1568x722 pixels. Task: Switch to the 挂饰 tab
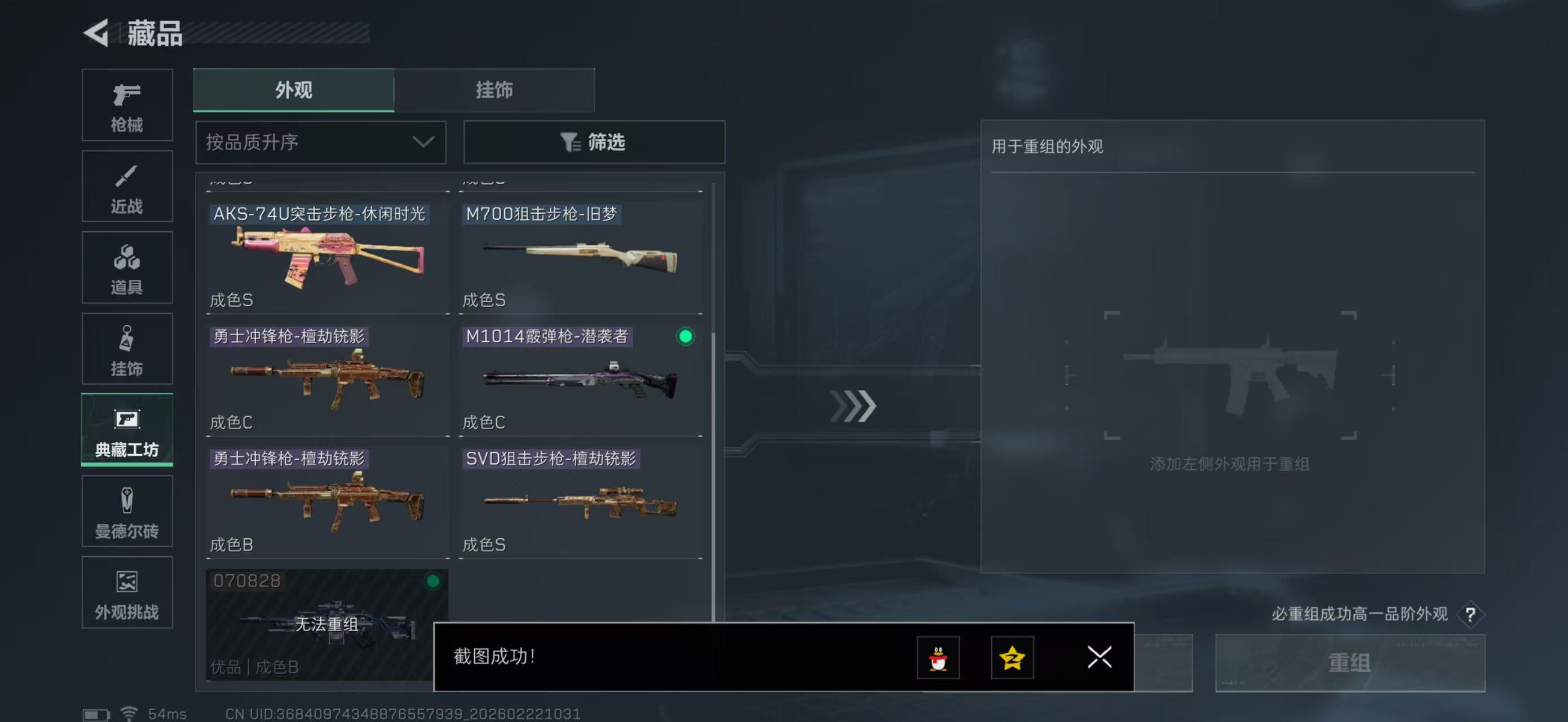[494, 90]
